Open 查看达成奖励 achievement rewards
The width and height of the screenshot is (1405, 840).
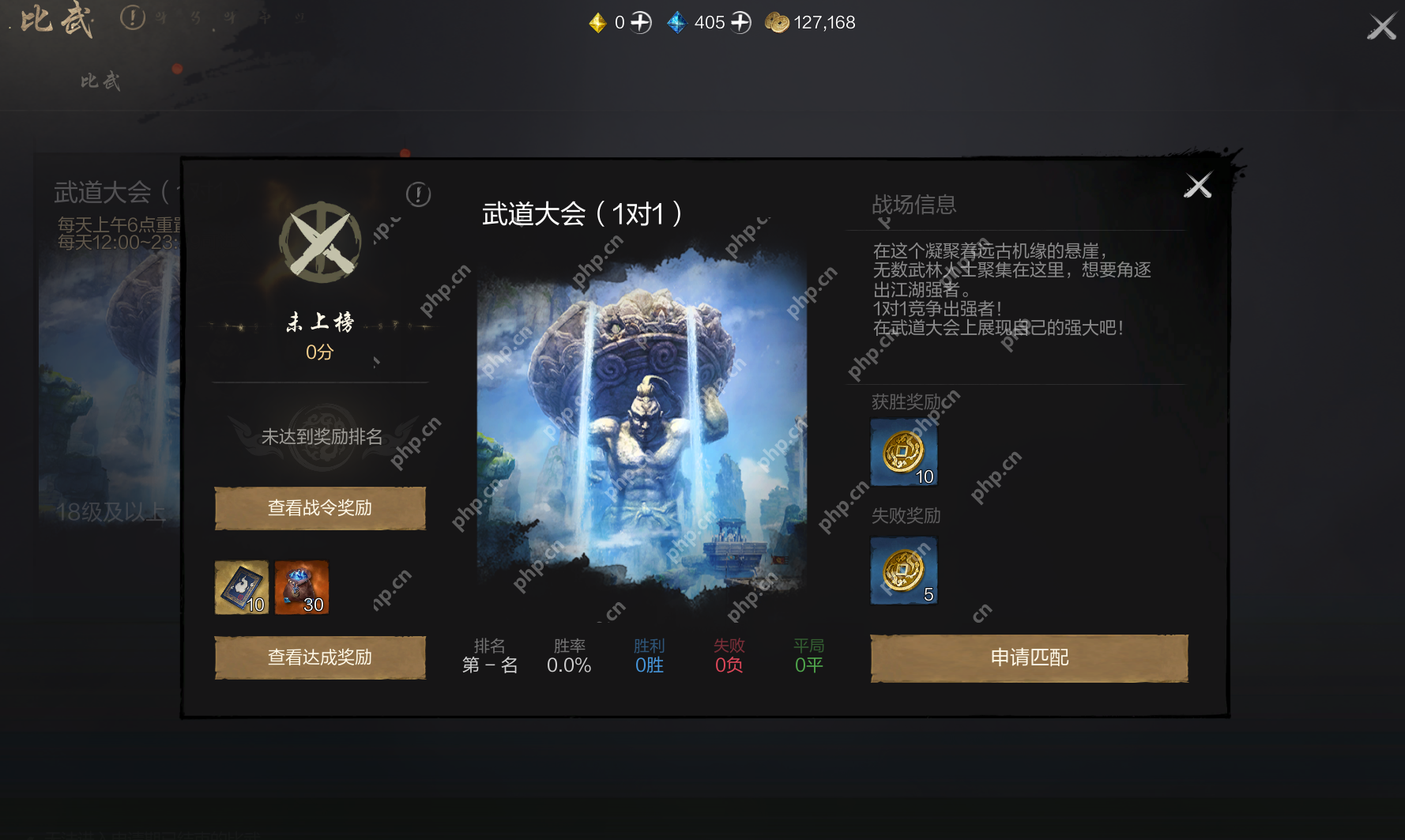(319, 657)
